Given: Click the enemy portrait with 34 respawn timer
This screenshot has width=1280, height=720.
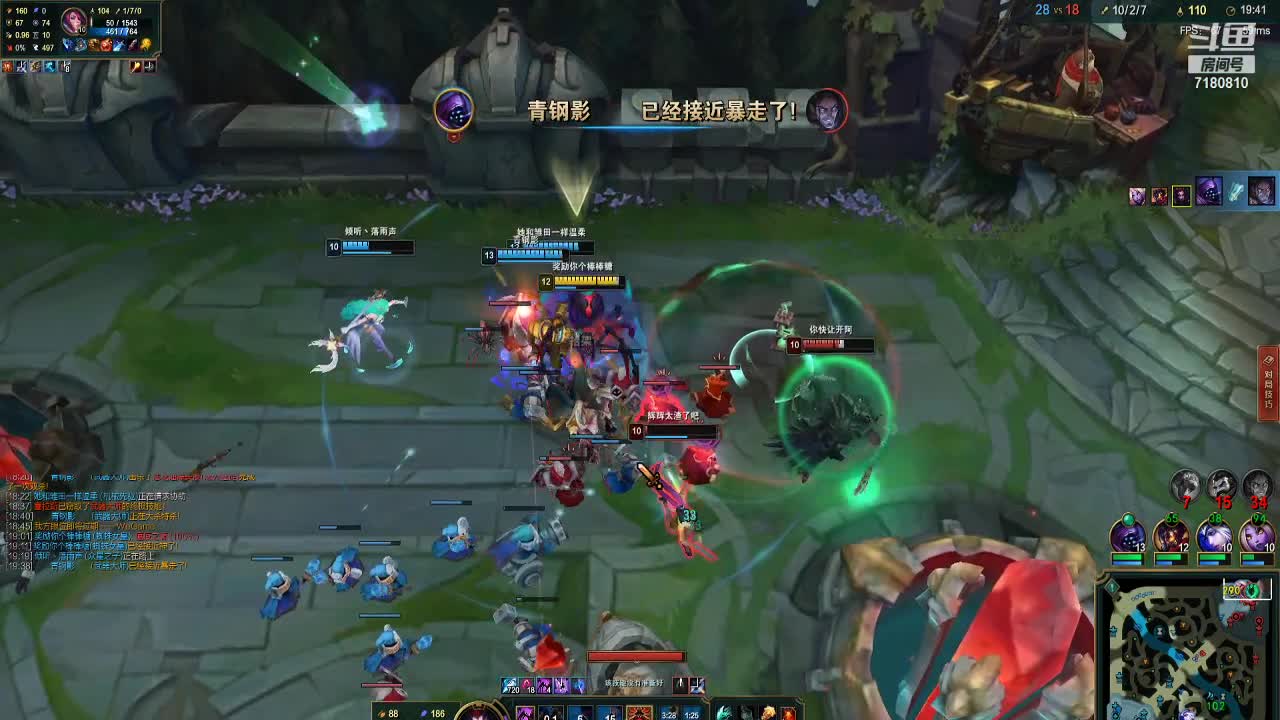Looking at the screenshot, I should pyautogui.click(x=1257, y=486).
